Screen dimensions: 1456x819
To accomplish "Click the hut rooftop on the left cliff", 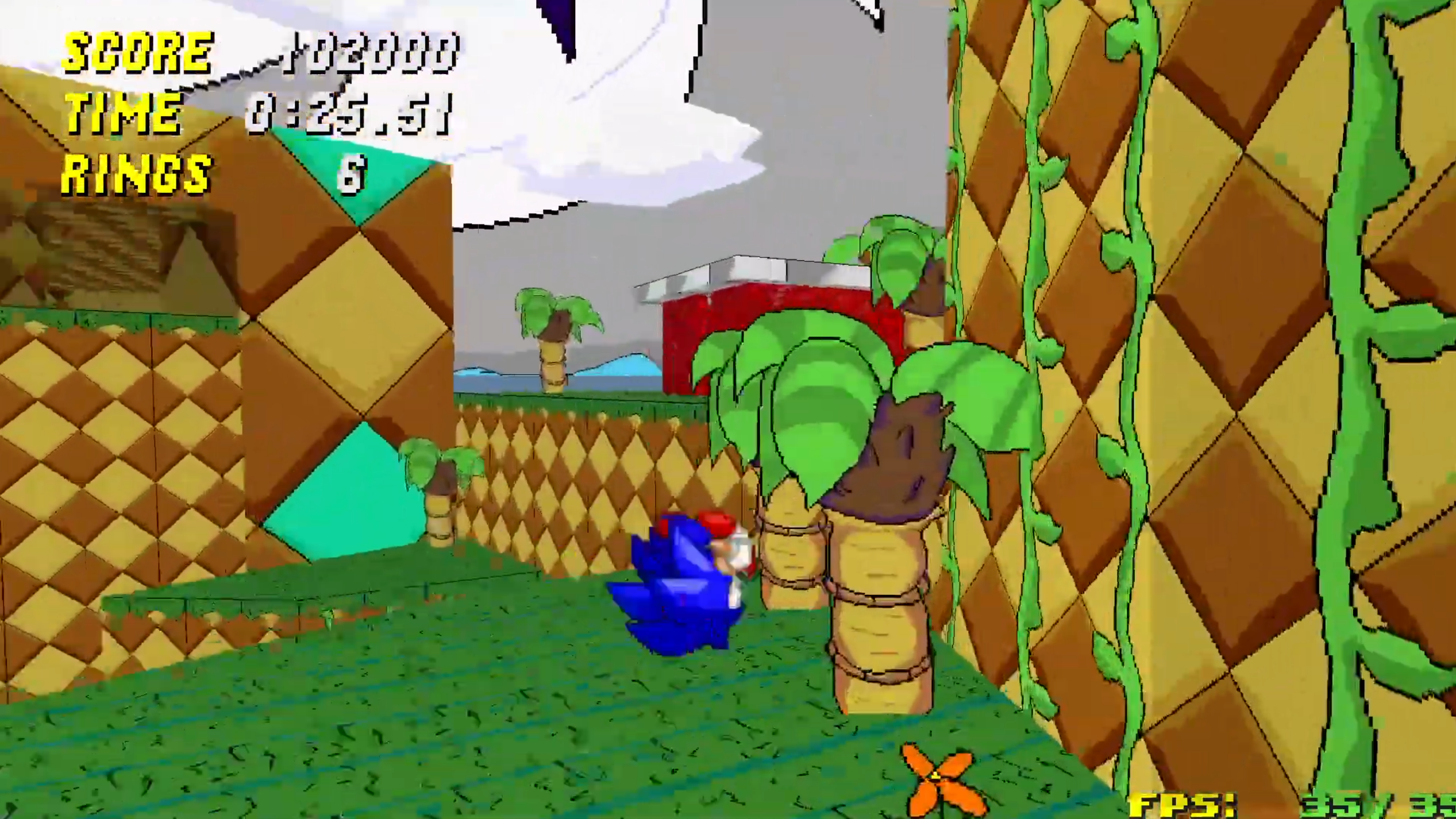I will [106, 253].
